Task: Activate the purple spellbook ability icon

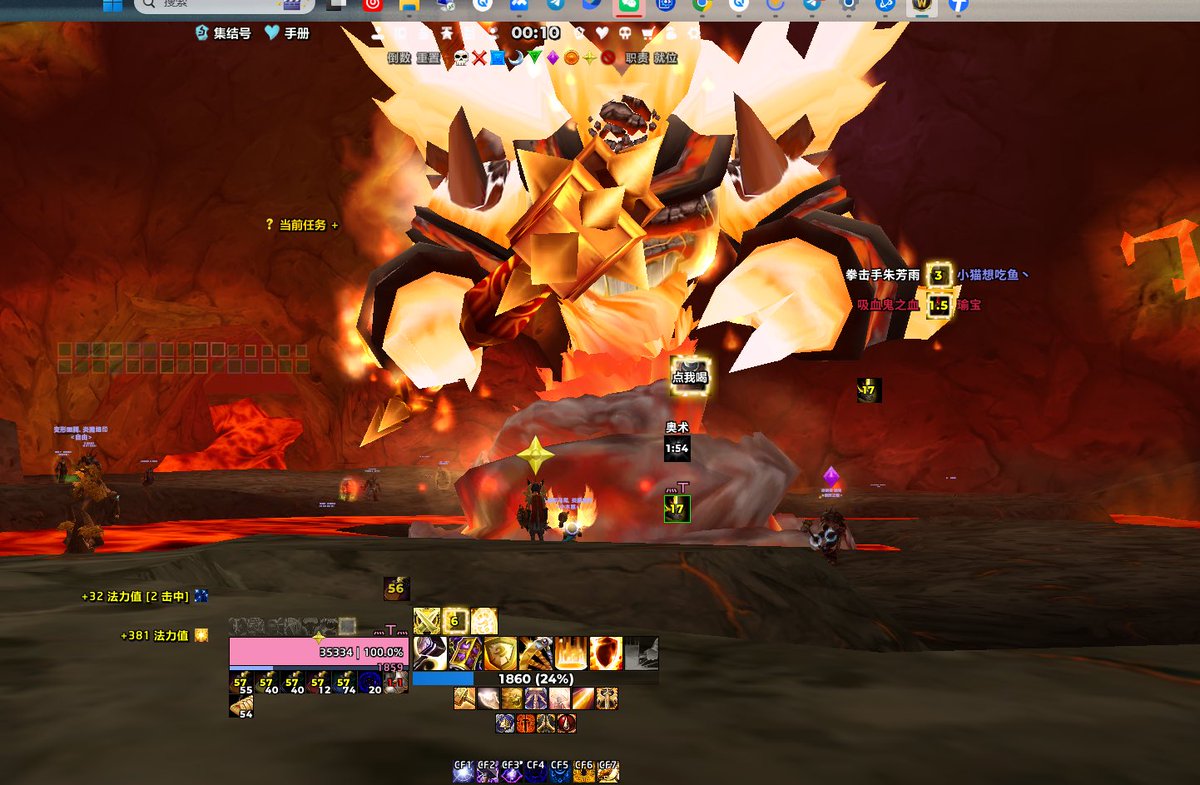Action: [x=465, y=653]
